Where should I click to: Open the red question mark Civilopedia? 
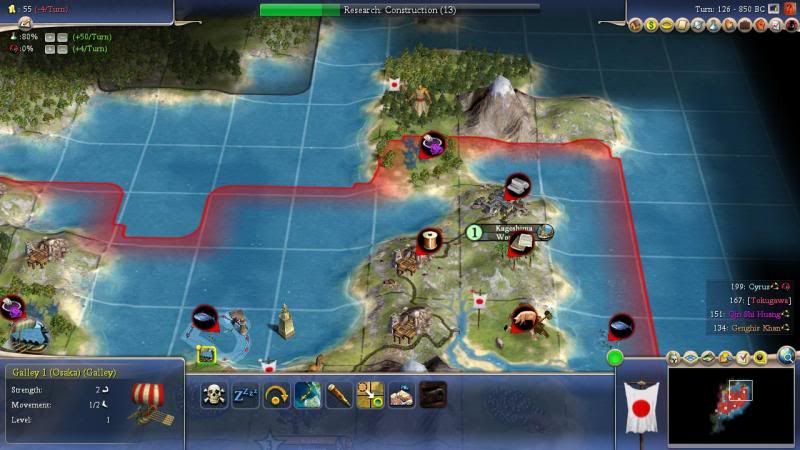pos(789,9)
